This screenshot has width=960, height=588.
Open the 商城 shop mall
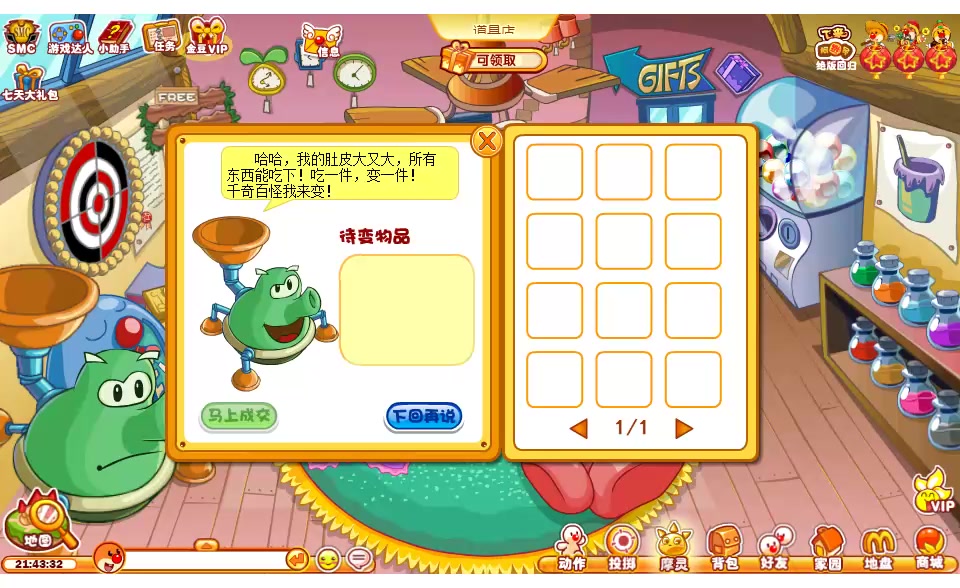click(930, 547)
